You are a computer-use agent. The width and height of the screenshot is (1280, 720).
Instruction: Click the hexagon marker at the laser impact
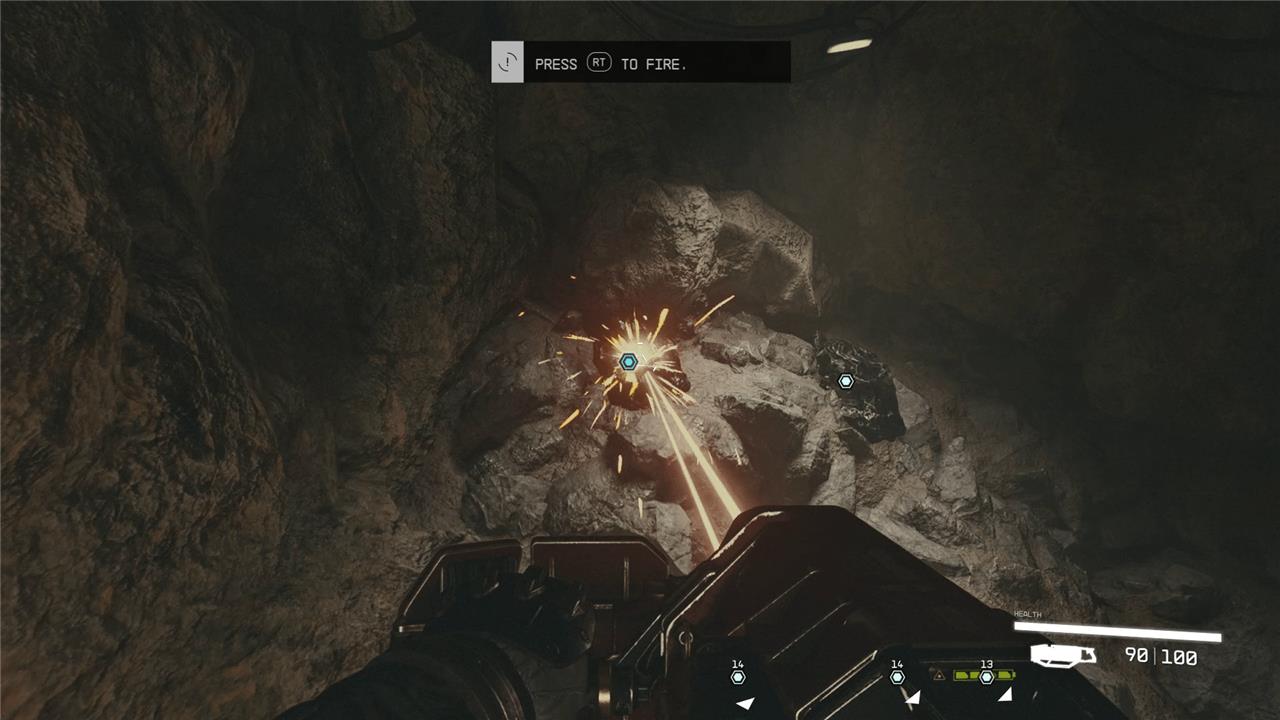click(628, 362)
